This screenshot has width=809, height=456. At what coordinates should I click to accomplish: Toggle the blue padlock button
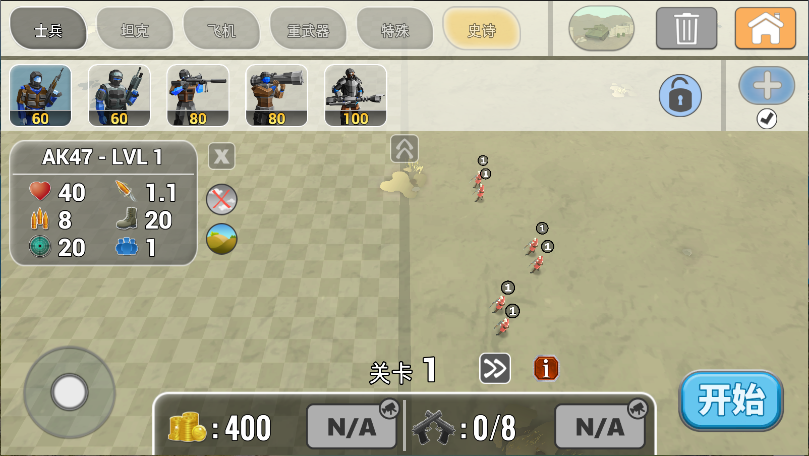tap(680, 96)
